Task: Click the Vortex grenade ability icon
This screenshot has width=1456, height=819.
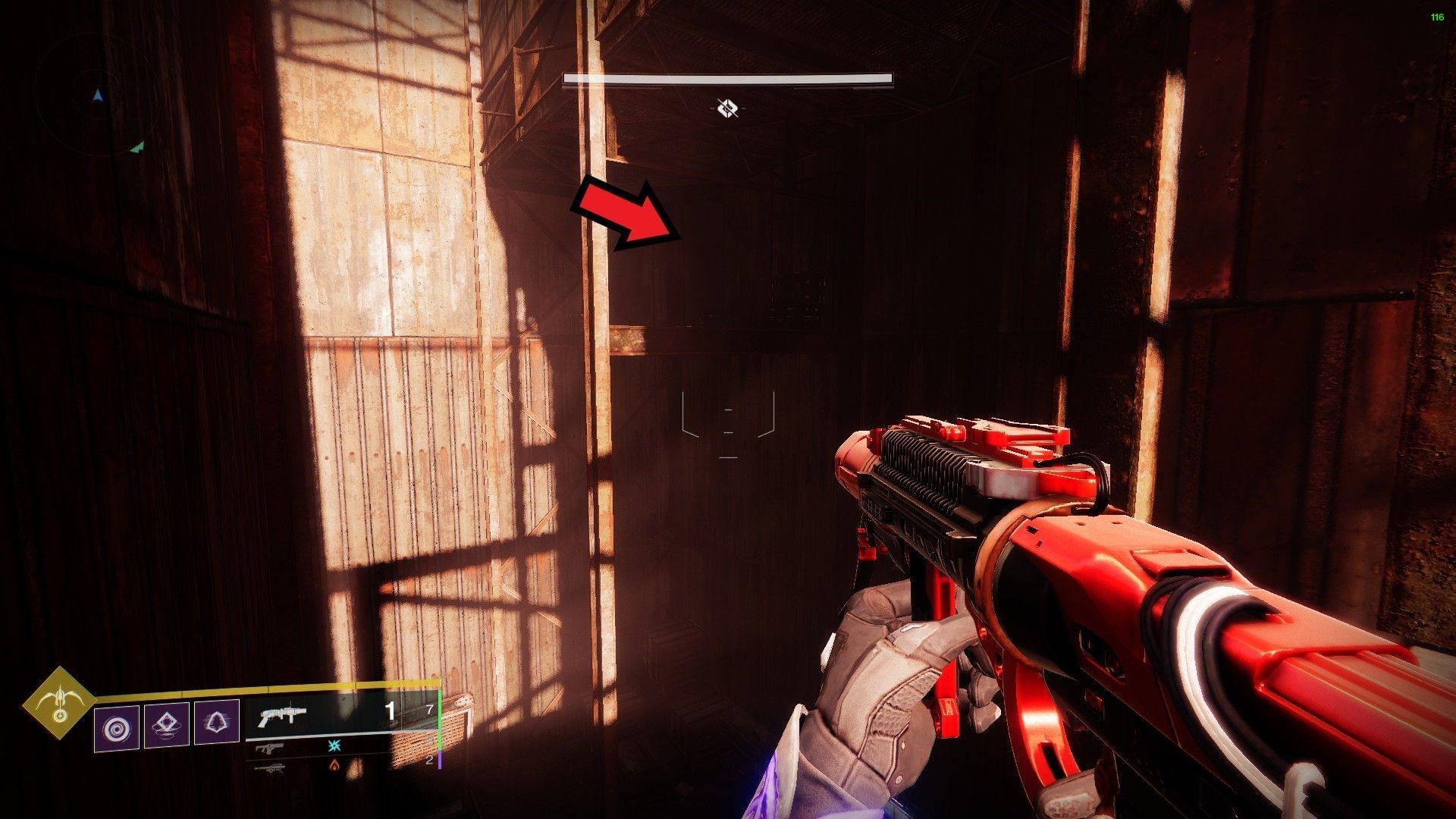Action: click(x=116, y=727)
